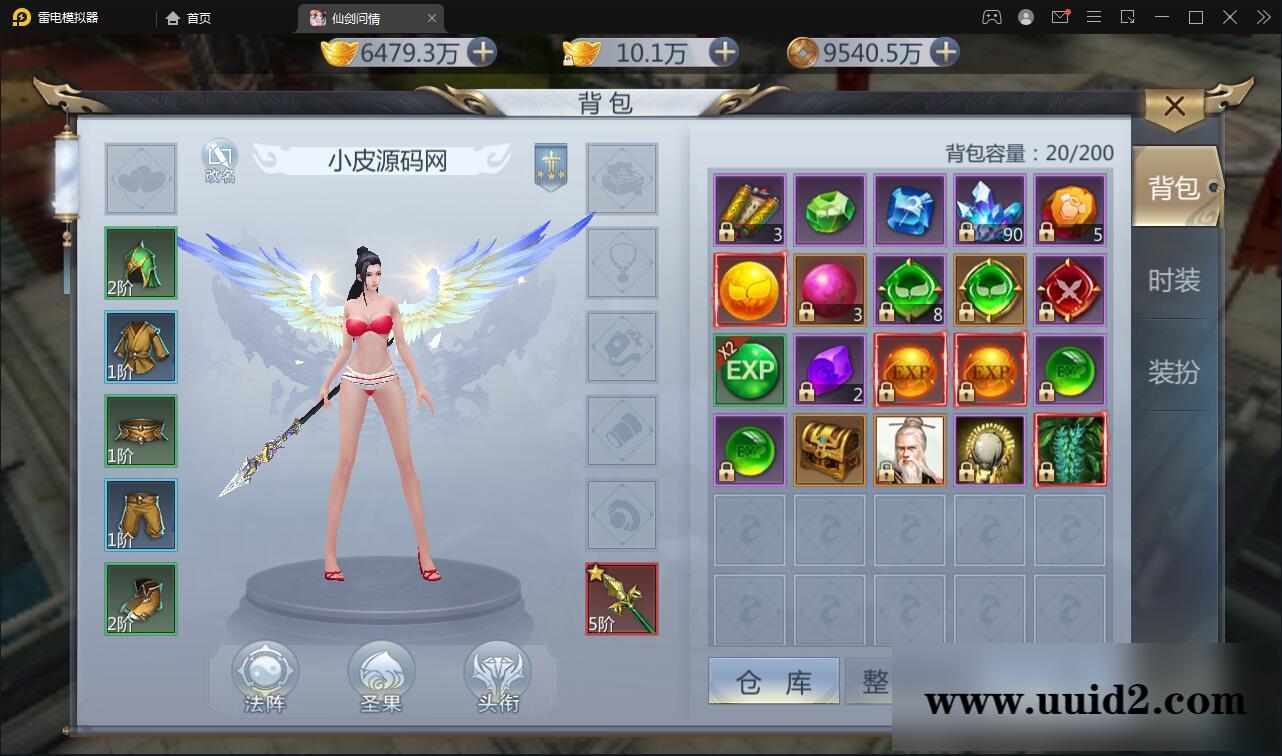
Task: Select the 1阶 robe equipment slot
Action: pos(140,347)
